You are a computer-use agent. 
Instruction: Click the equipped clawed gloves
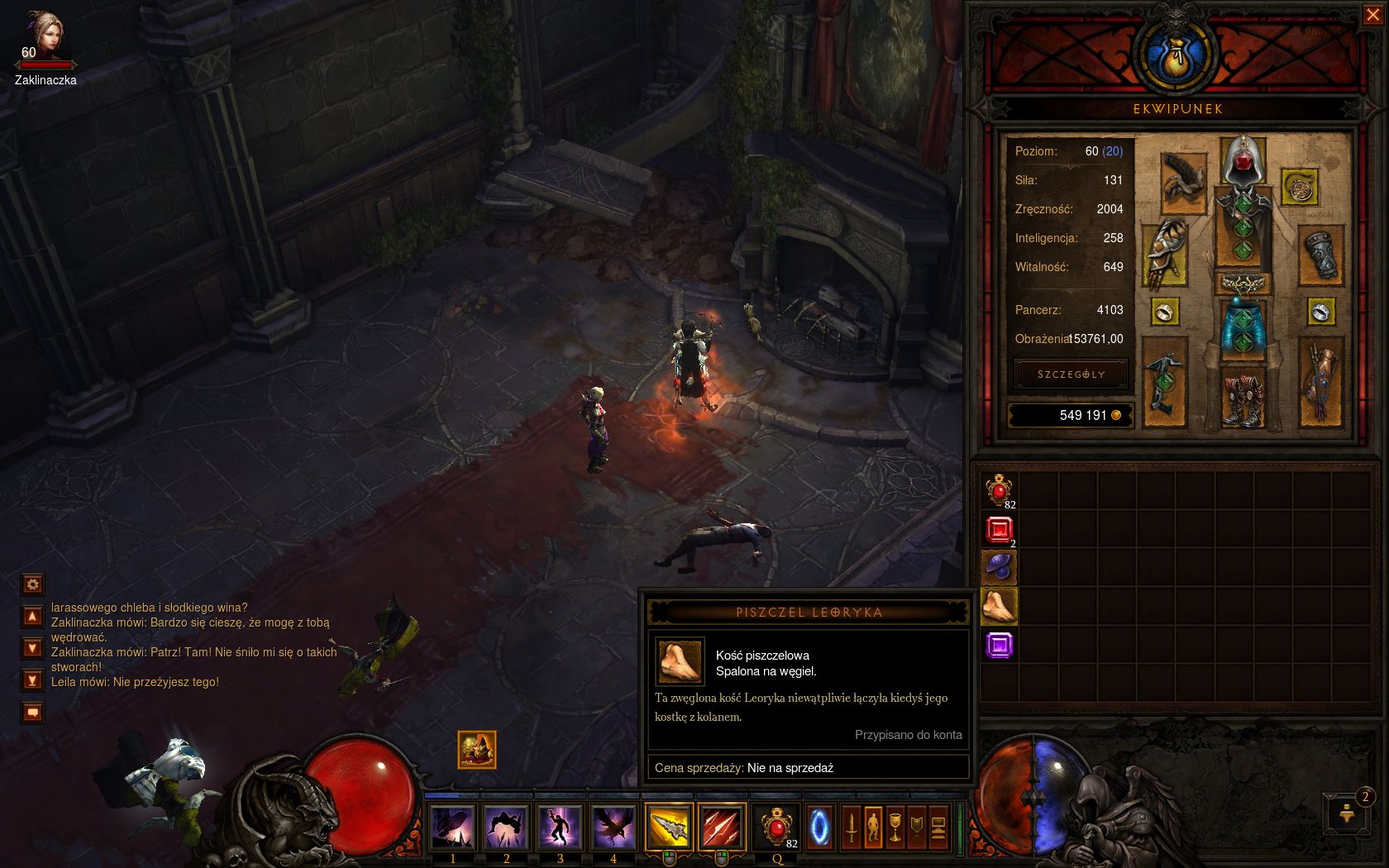(x=1165, y=254)
